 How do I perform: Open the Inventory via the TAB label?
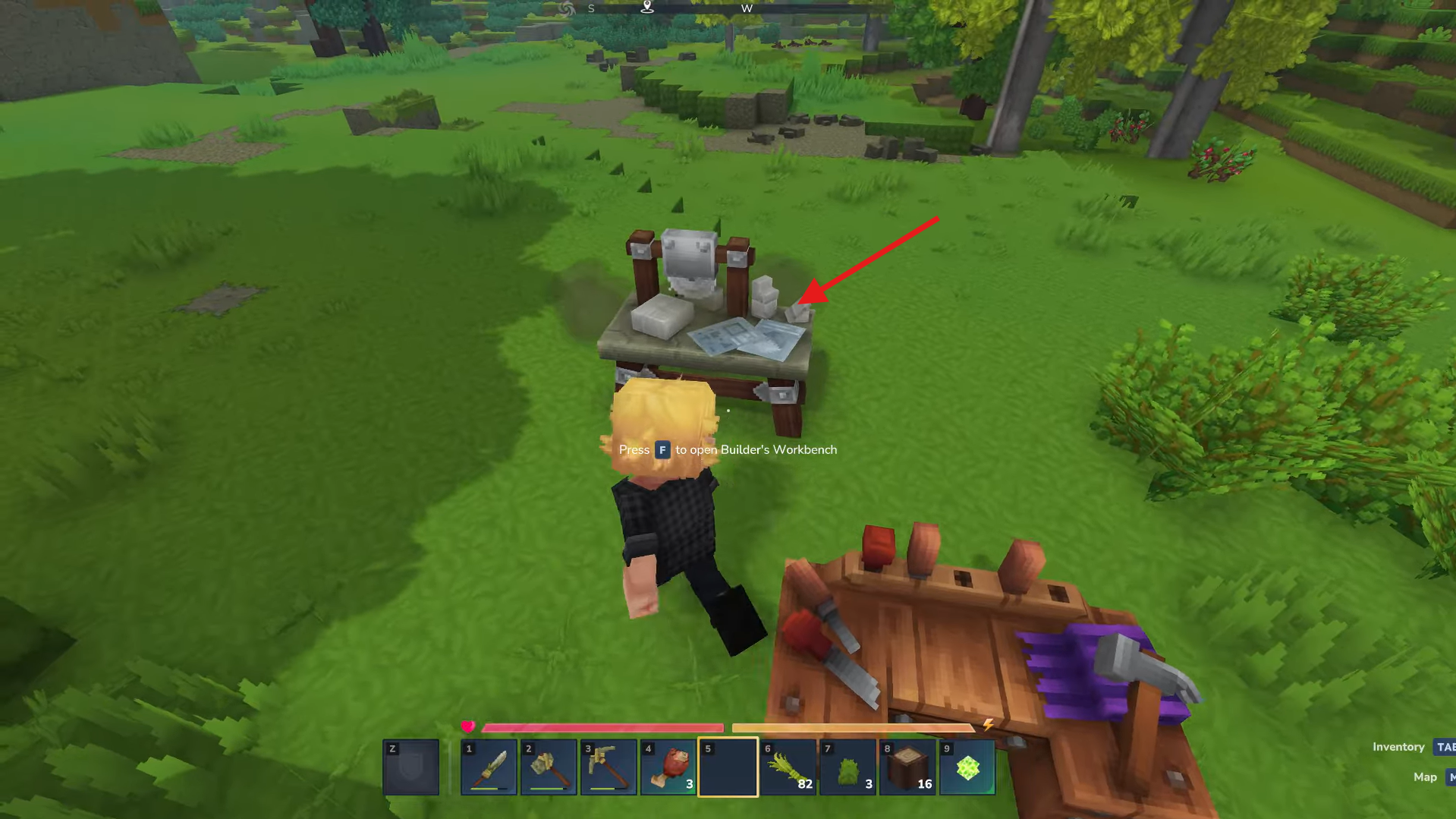coord(1444,747)
